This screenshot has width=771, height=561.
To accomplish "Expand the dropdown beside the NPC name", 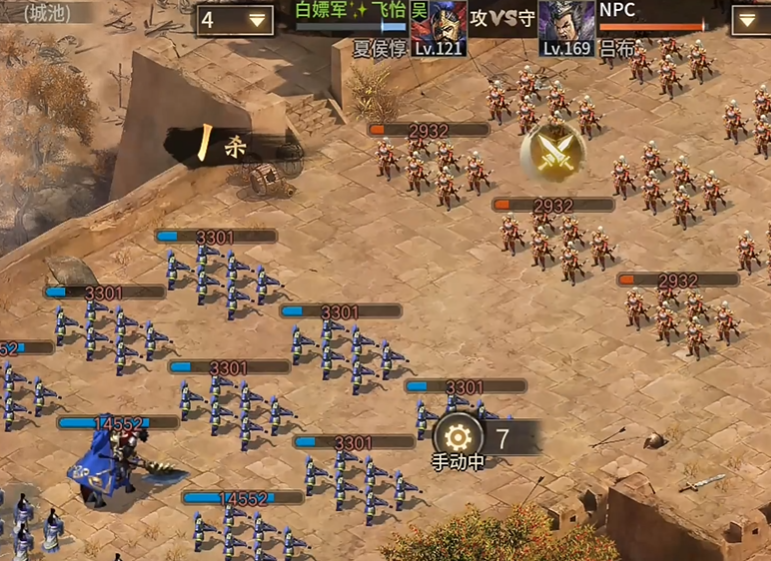I will click(750, 19).
